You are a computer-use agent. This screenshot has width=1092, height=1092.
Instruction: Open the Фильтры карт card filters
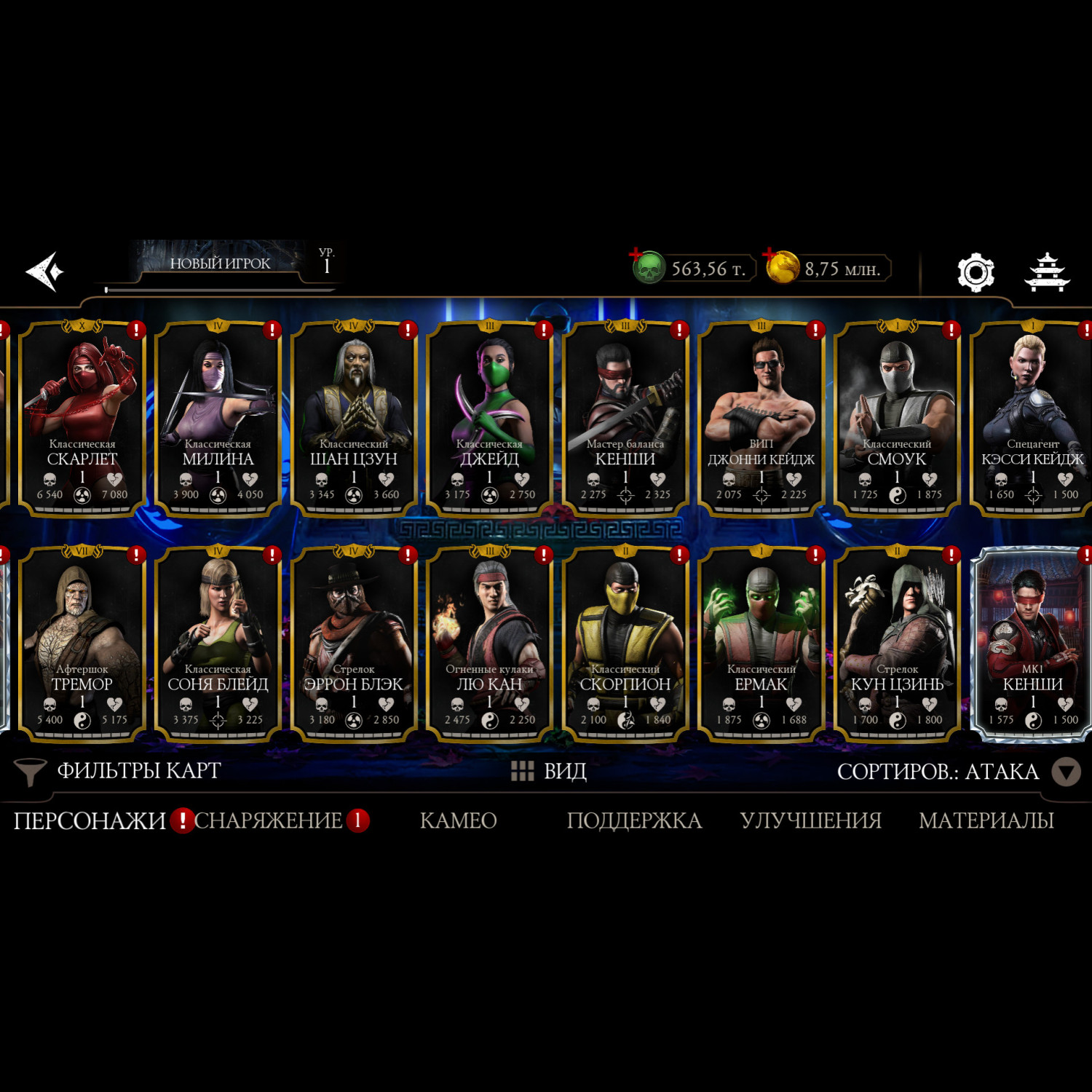pos(120,771)
